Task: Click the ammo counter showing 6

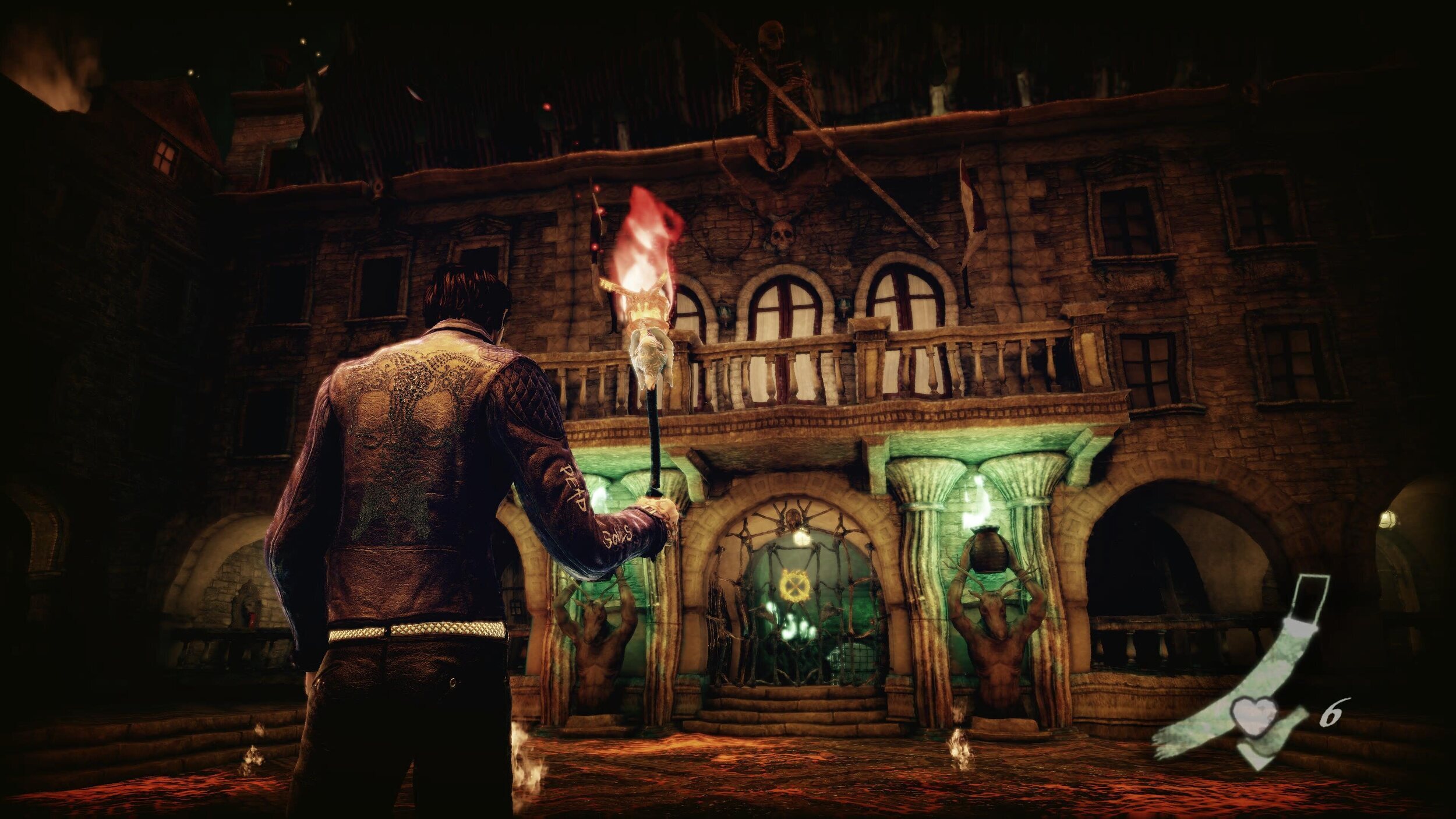Action: [1333, 713]
